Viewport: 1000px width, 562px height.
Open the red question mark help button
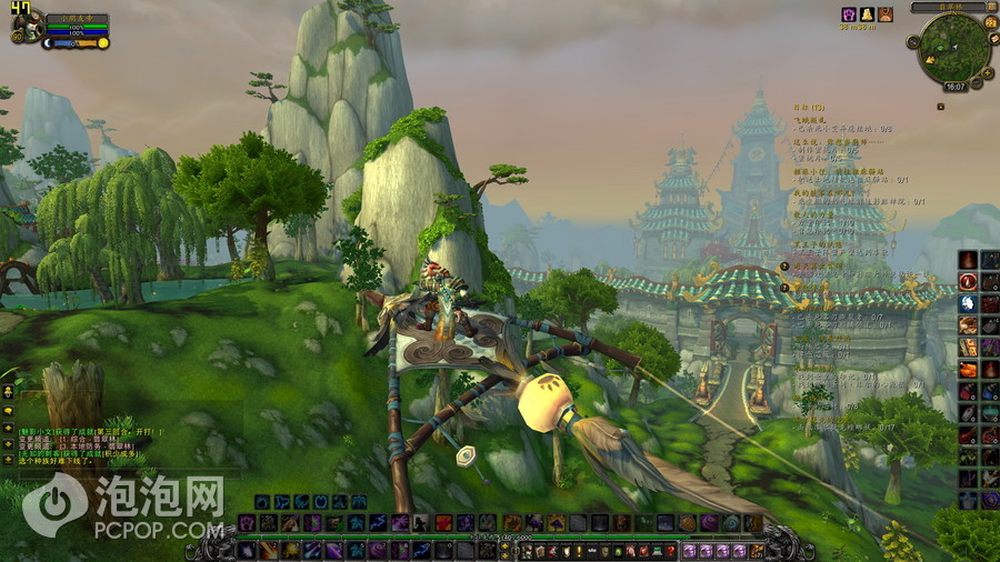(x=672, y=551)
